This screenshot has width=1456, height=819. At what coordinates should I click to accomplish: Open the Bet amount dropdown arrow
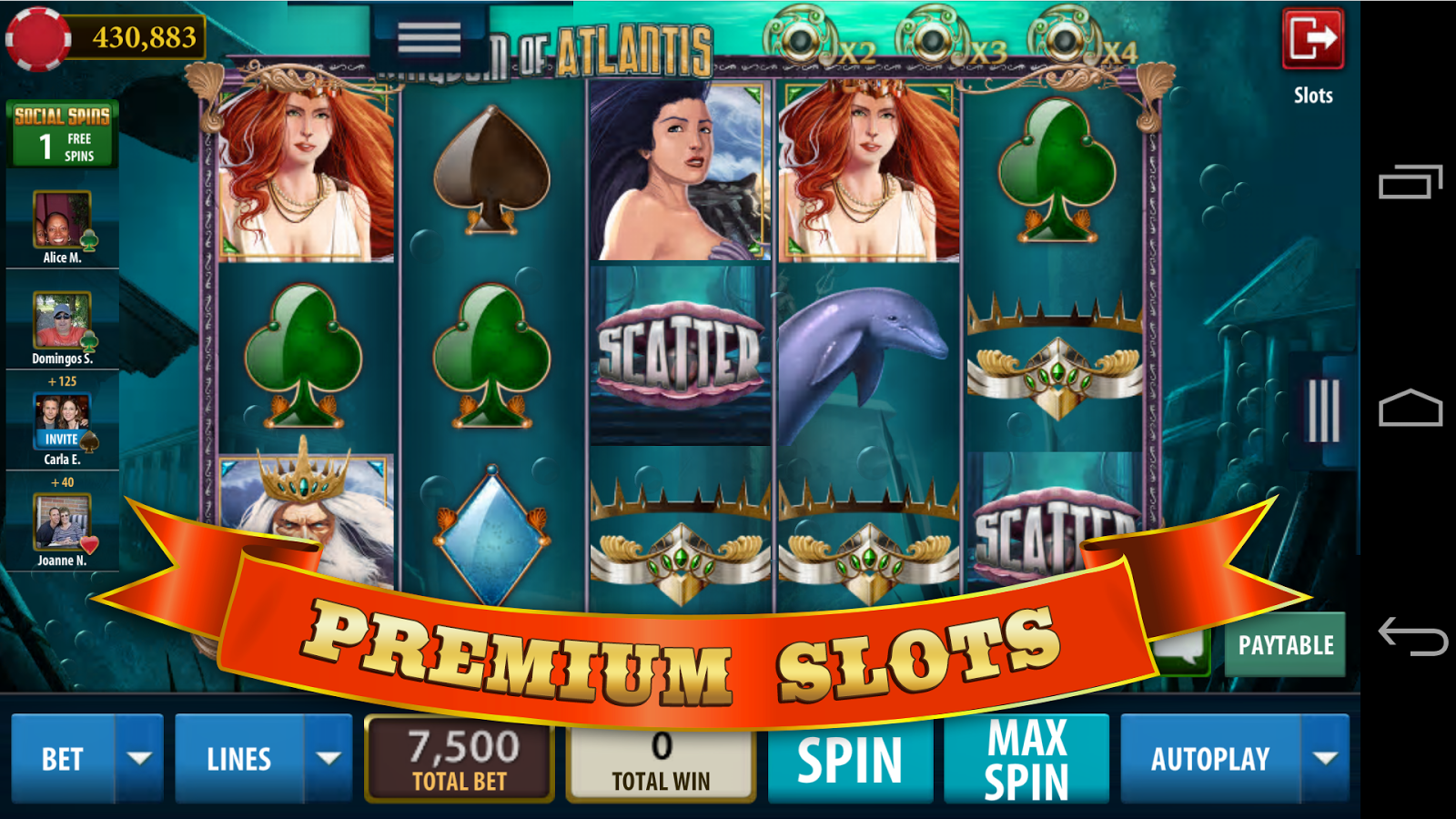[x=139, y=759]
